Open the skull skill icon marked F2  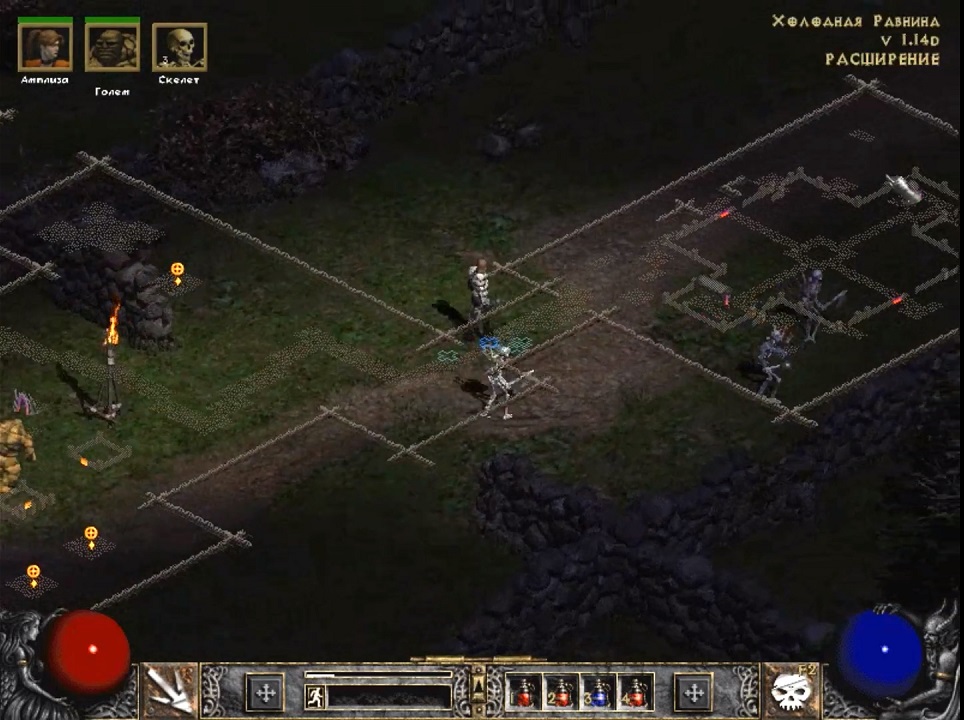pos(791,691)
